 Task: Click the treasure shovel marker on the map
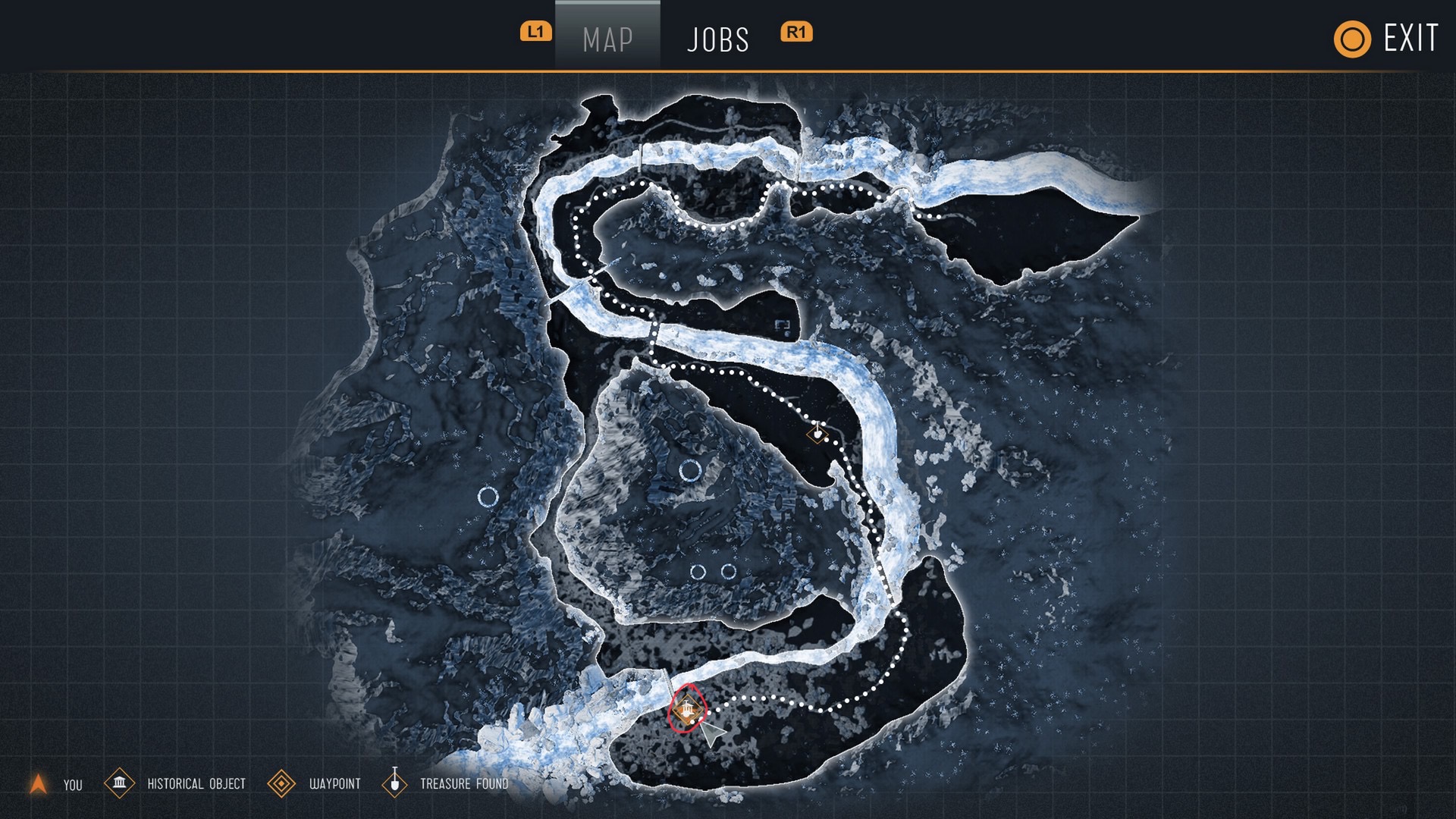817,434
